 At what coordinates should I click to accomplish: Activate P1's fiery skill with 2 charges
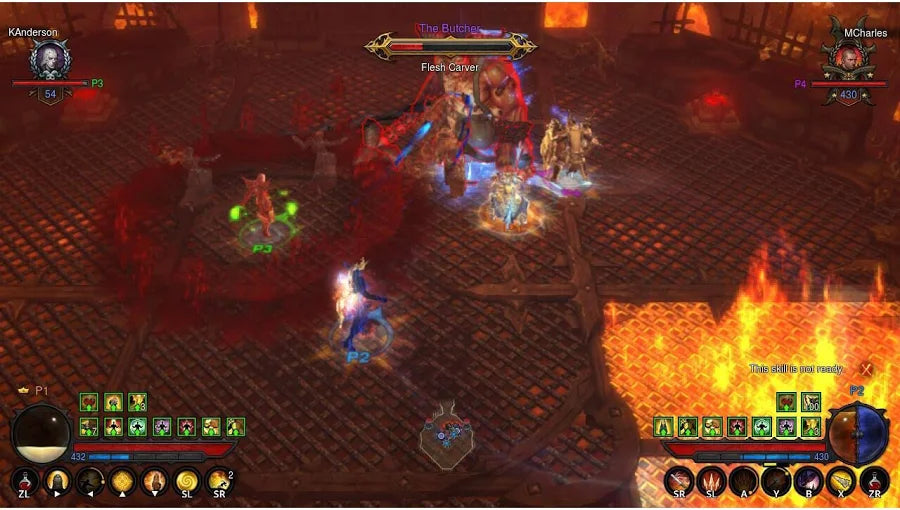(x=219, y=481)
